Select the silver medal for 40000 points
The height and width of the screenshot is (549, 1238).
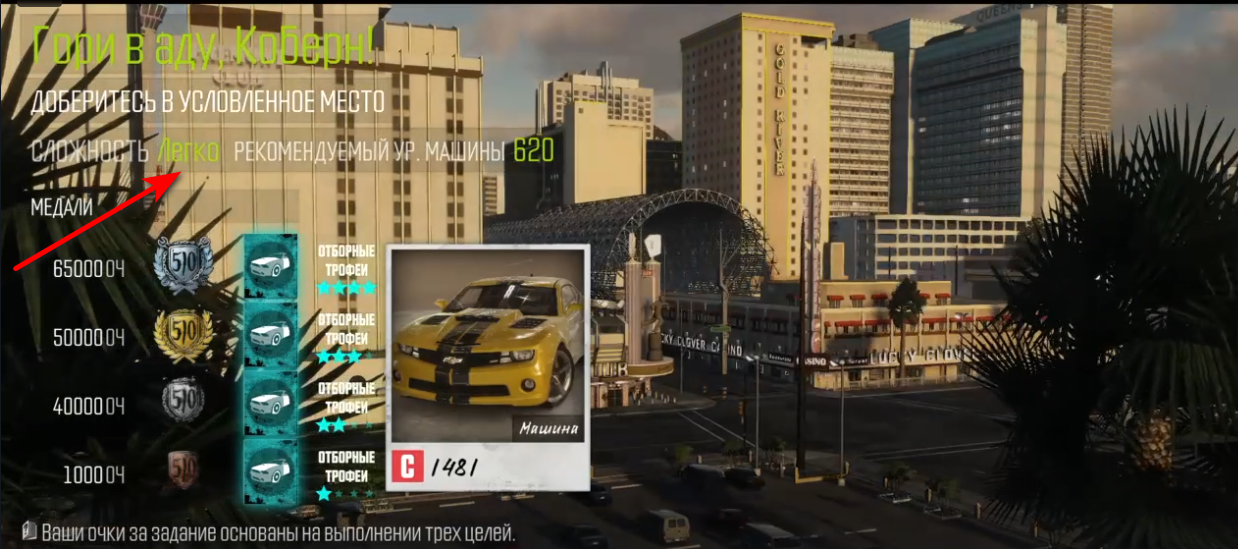[184, 403]
